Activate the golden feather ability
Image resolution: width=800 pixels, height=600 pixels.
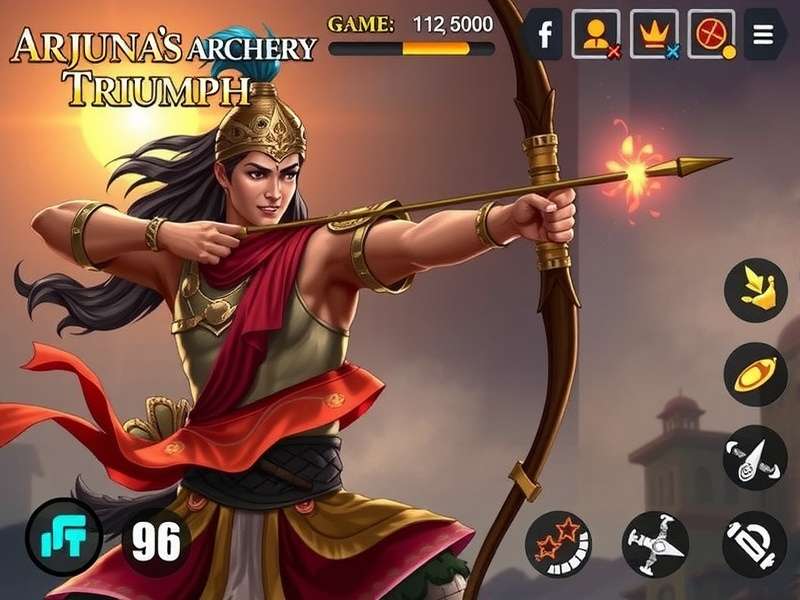coord(755,290)
